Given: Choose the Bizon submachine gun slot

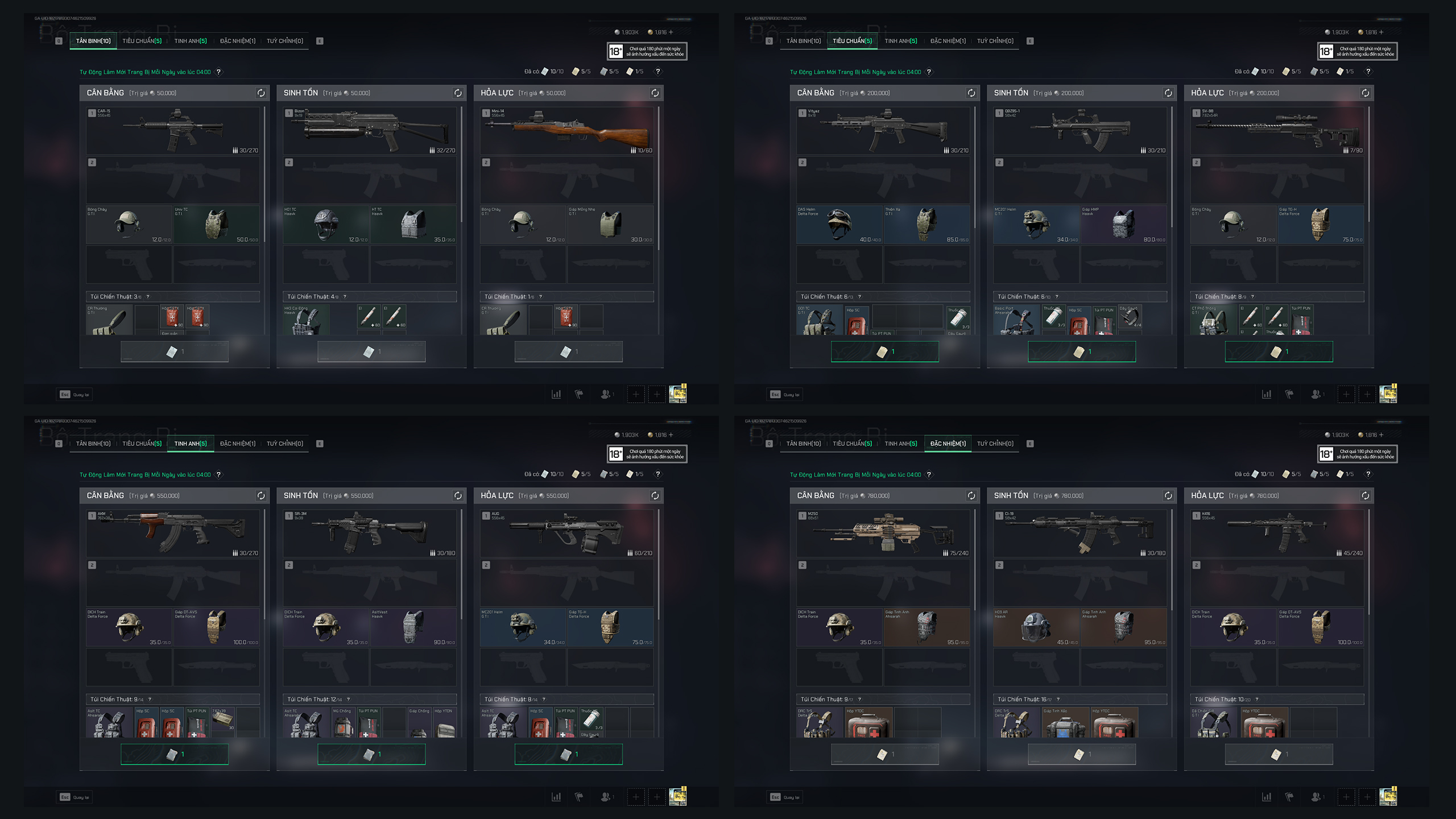Looking at the screenshot, I should (x=370, y=131).
